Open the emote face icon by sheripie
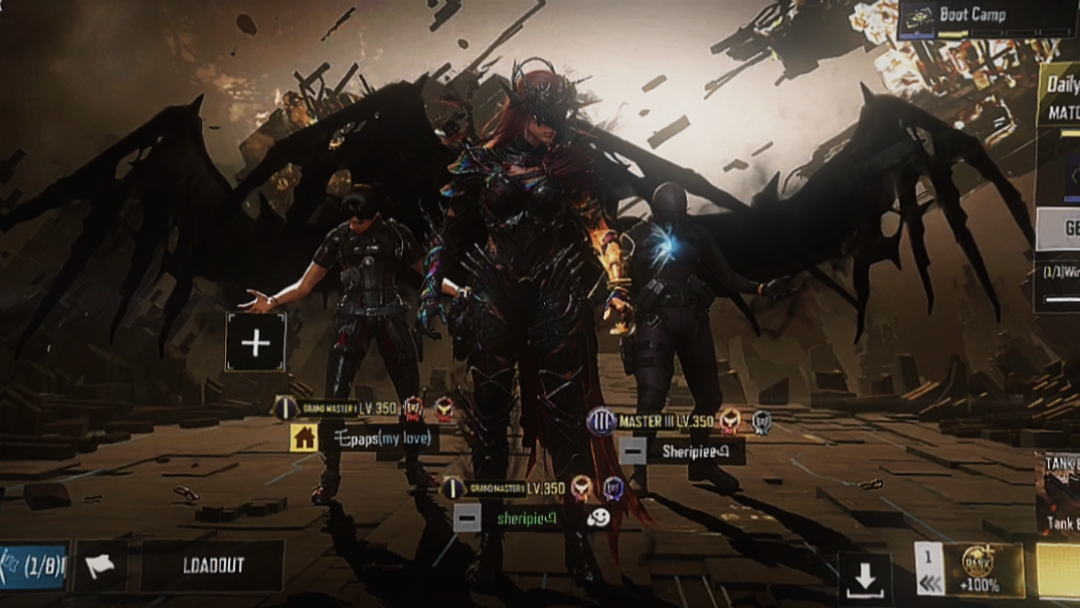The width and height of the screenshot is (1080, 608). [600, 517]
